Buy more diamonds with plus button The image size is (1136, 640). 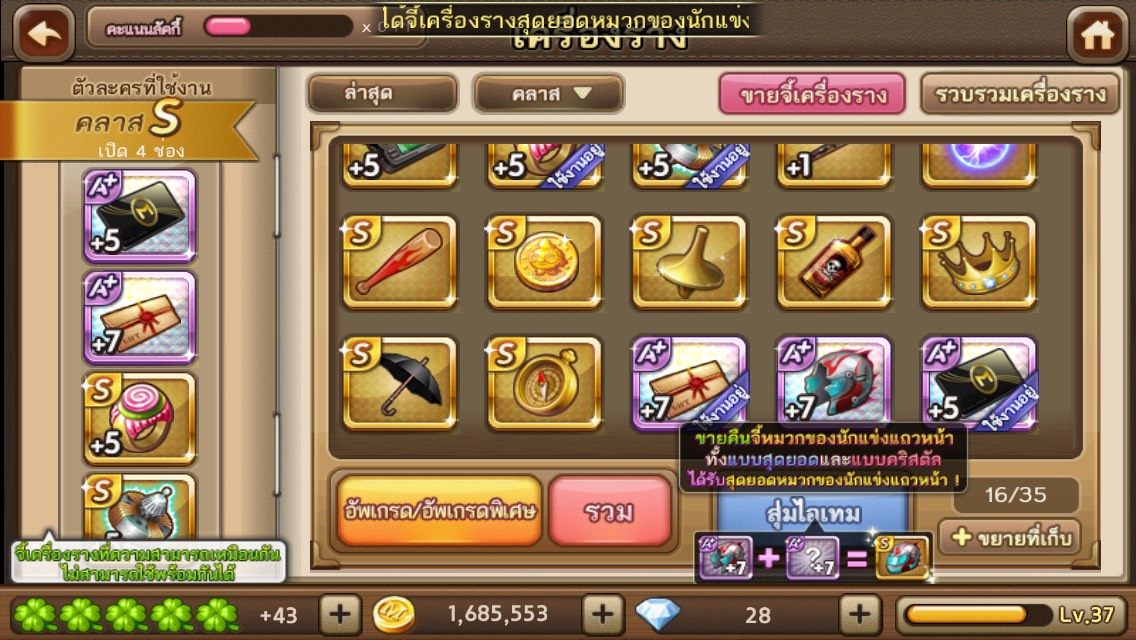(x=858, y=613)
